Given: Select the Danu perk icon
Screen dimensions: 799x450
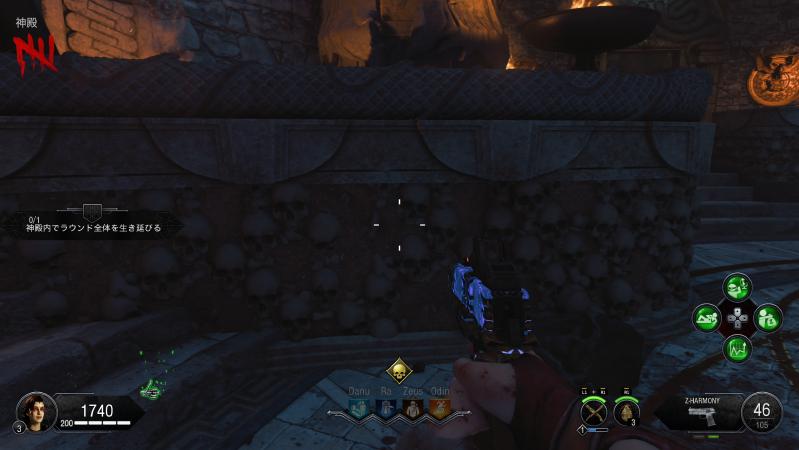Looking at the screenshot, I should click(360, 408).
